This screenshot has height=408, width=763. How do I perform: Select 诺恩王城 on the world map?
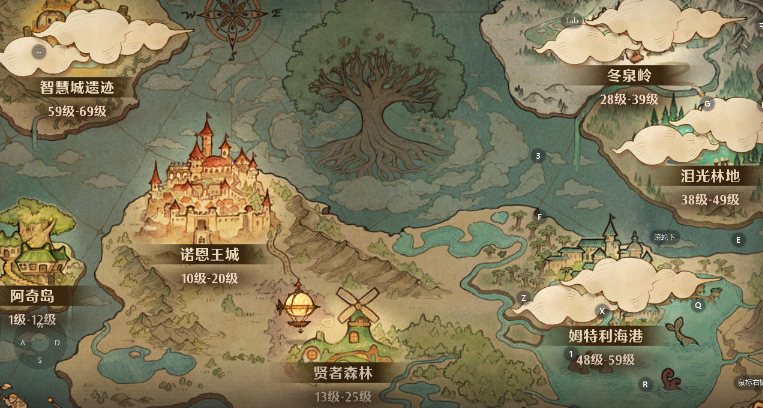pos(203,254)
